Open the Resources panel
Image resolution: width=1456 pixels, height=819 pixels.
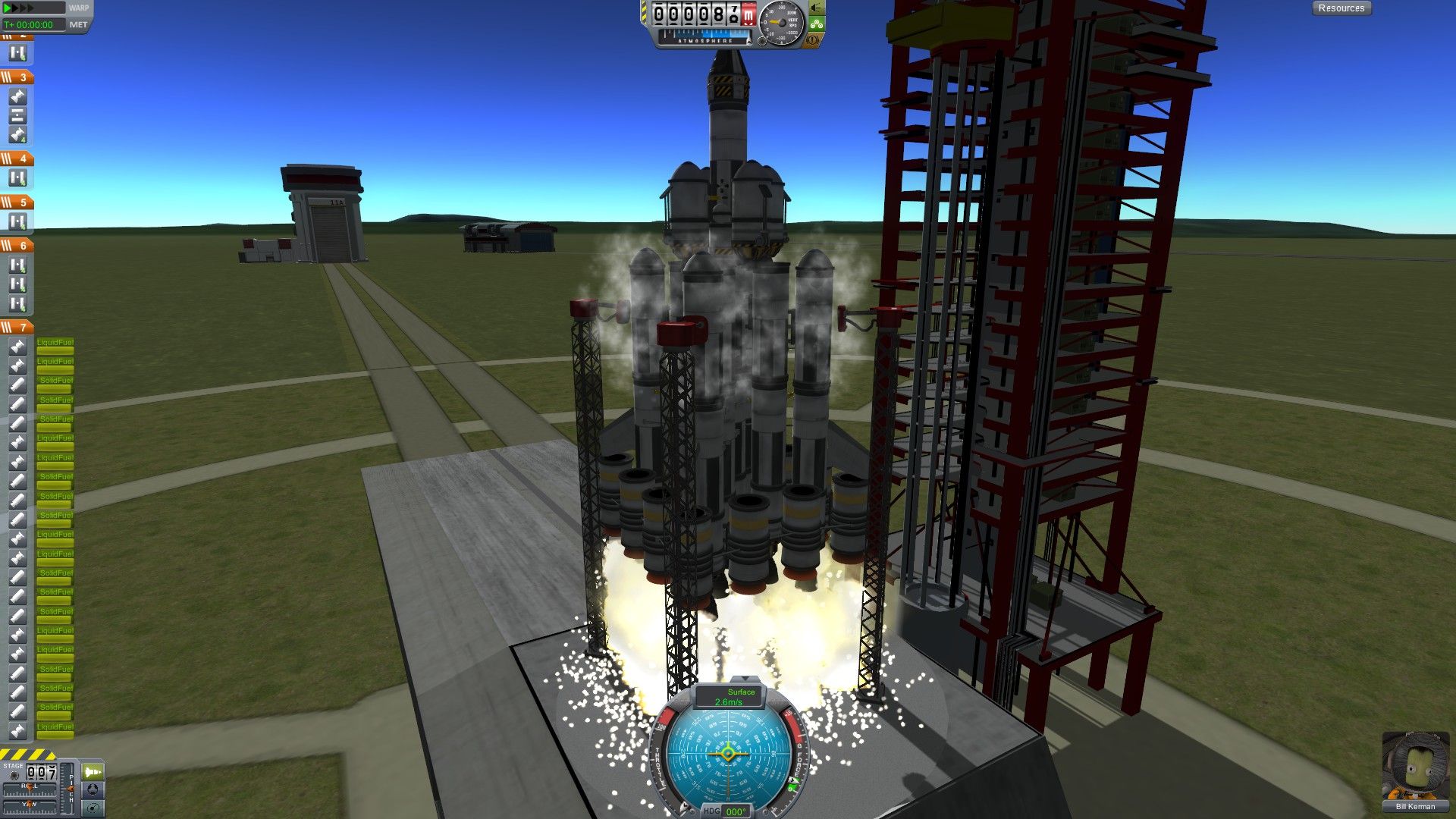(x=1341, y=8)
